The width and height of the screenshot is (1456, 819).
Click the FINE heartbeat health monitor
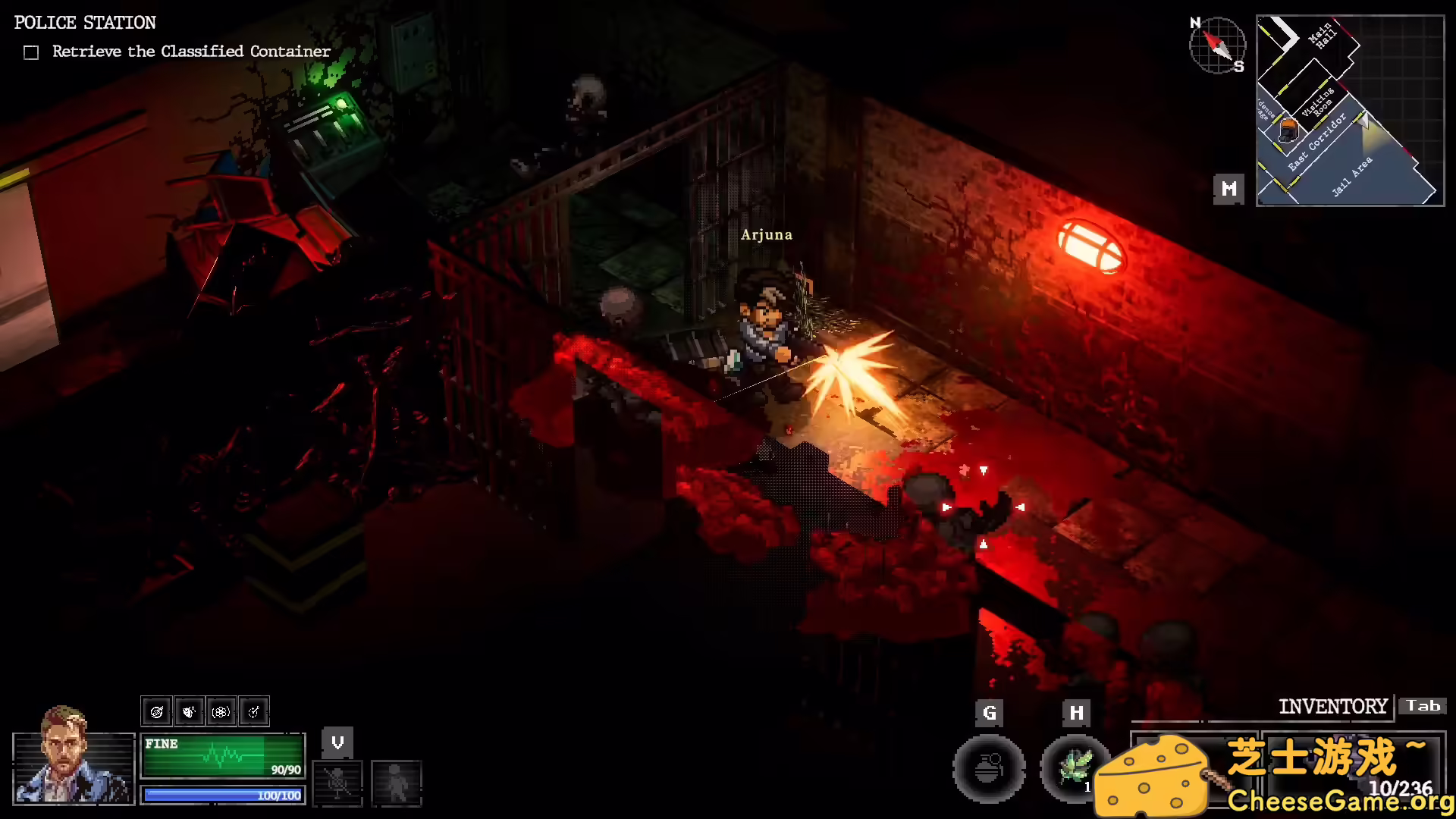point(222,755)
